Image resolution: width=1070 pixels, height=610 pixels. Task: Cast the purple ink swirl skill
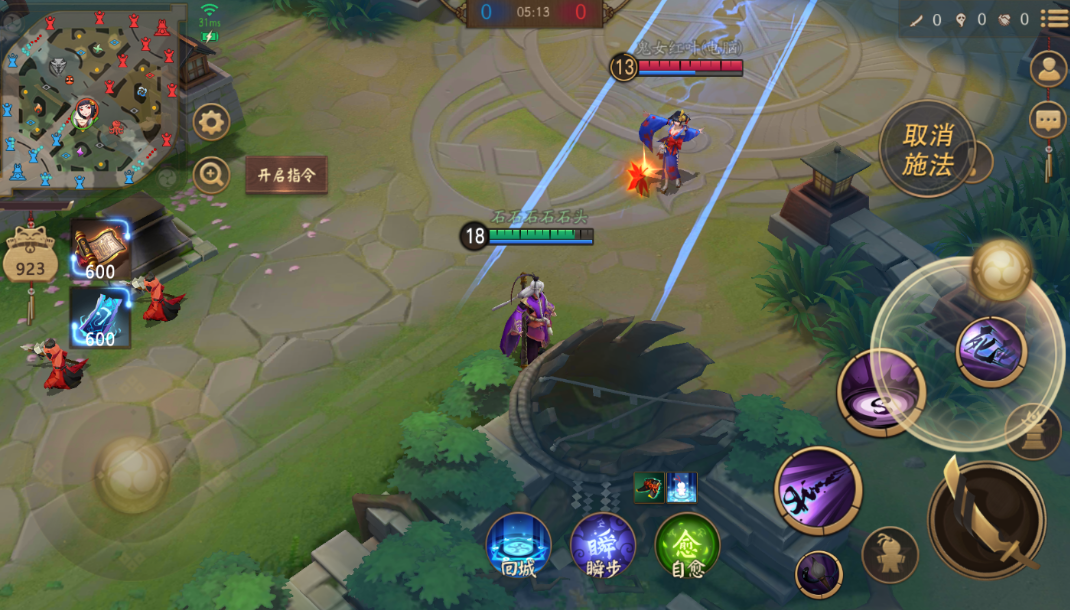(881, 392)
